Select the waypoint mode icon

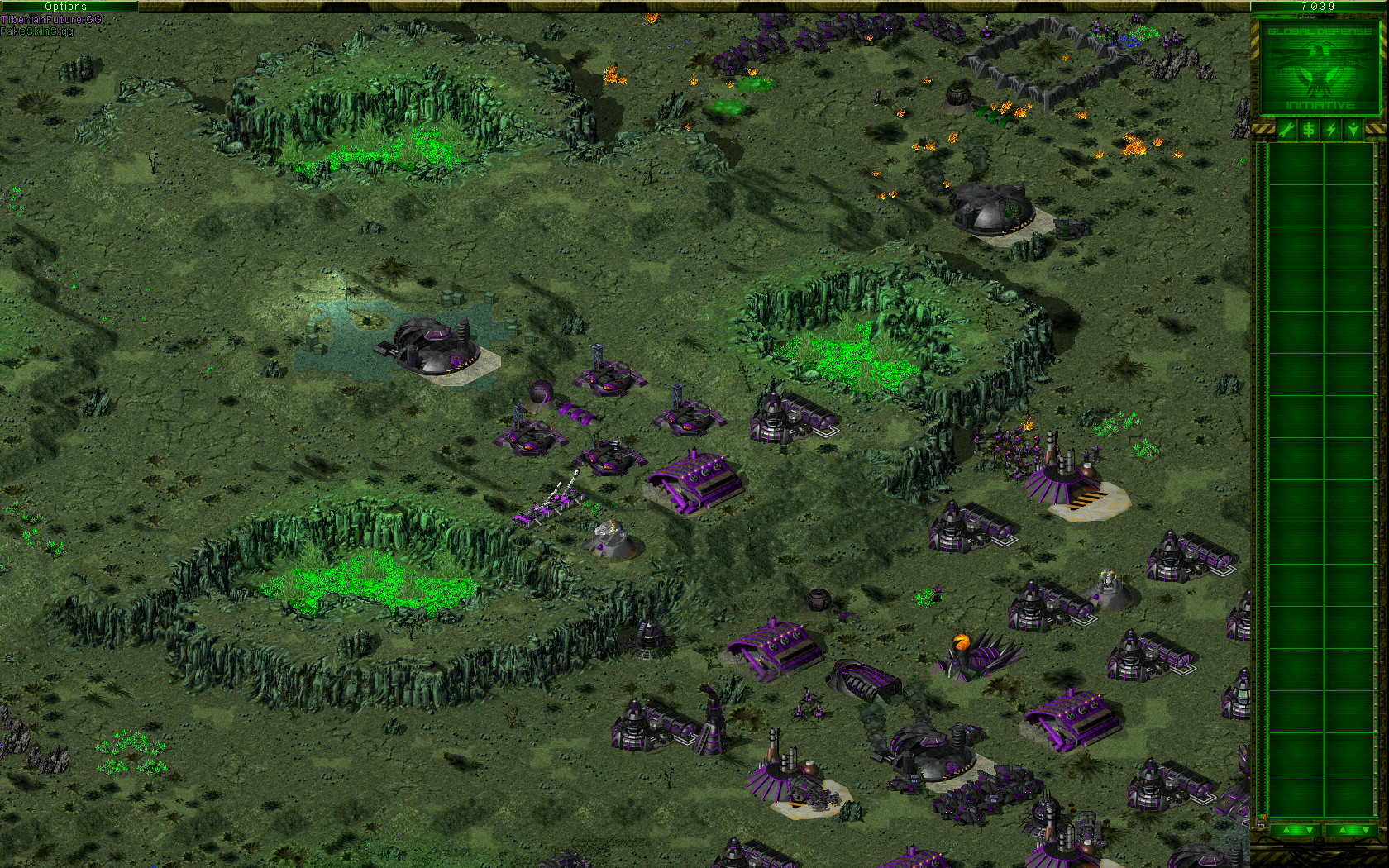(1353, 129)
